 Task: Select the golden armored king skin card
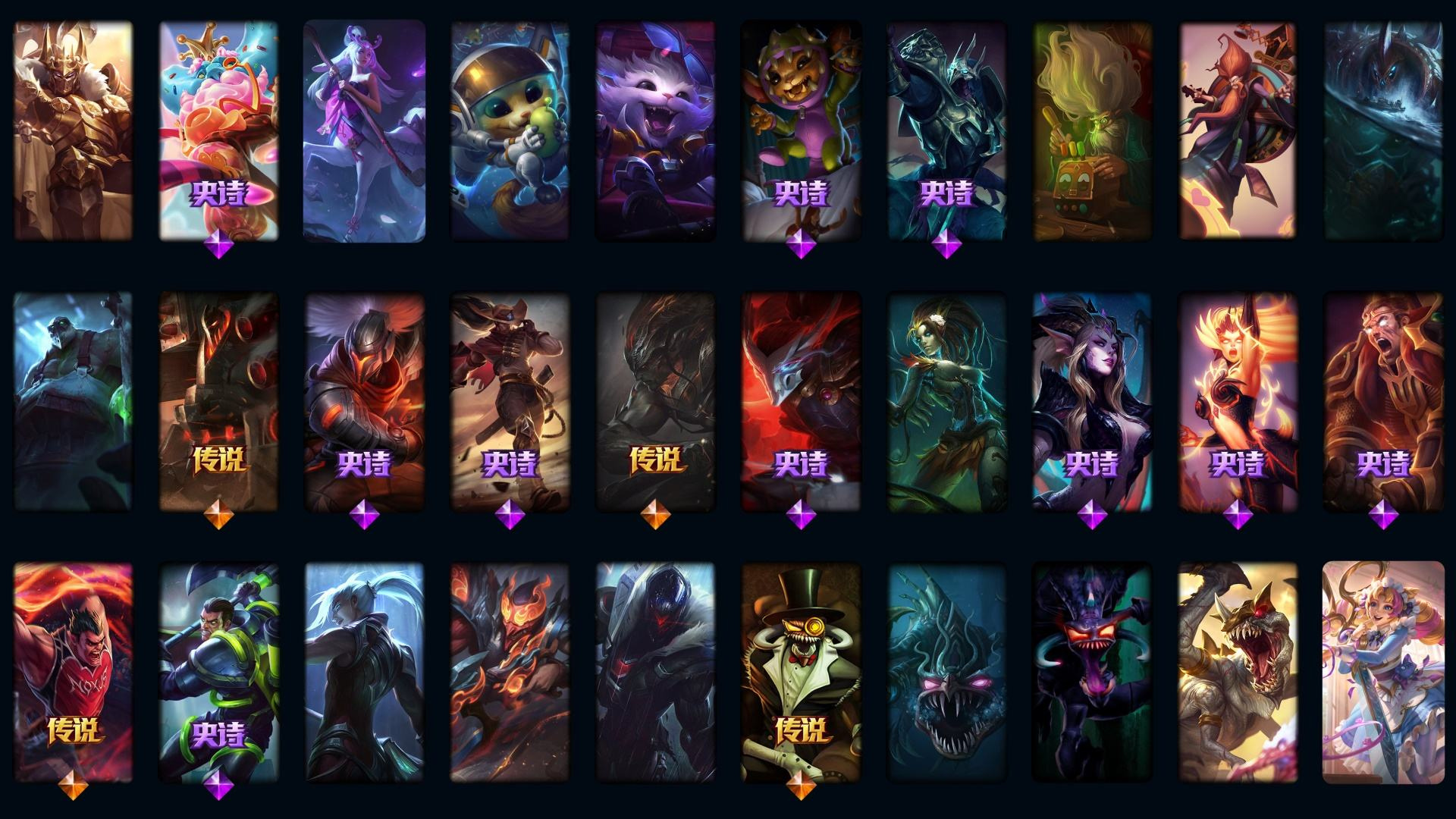(x=73, y=130)
